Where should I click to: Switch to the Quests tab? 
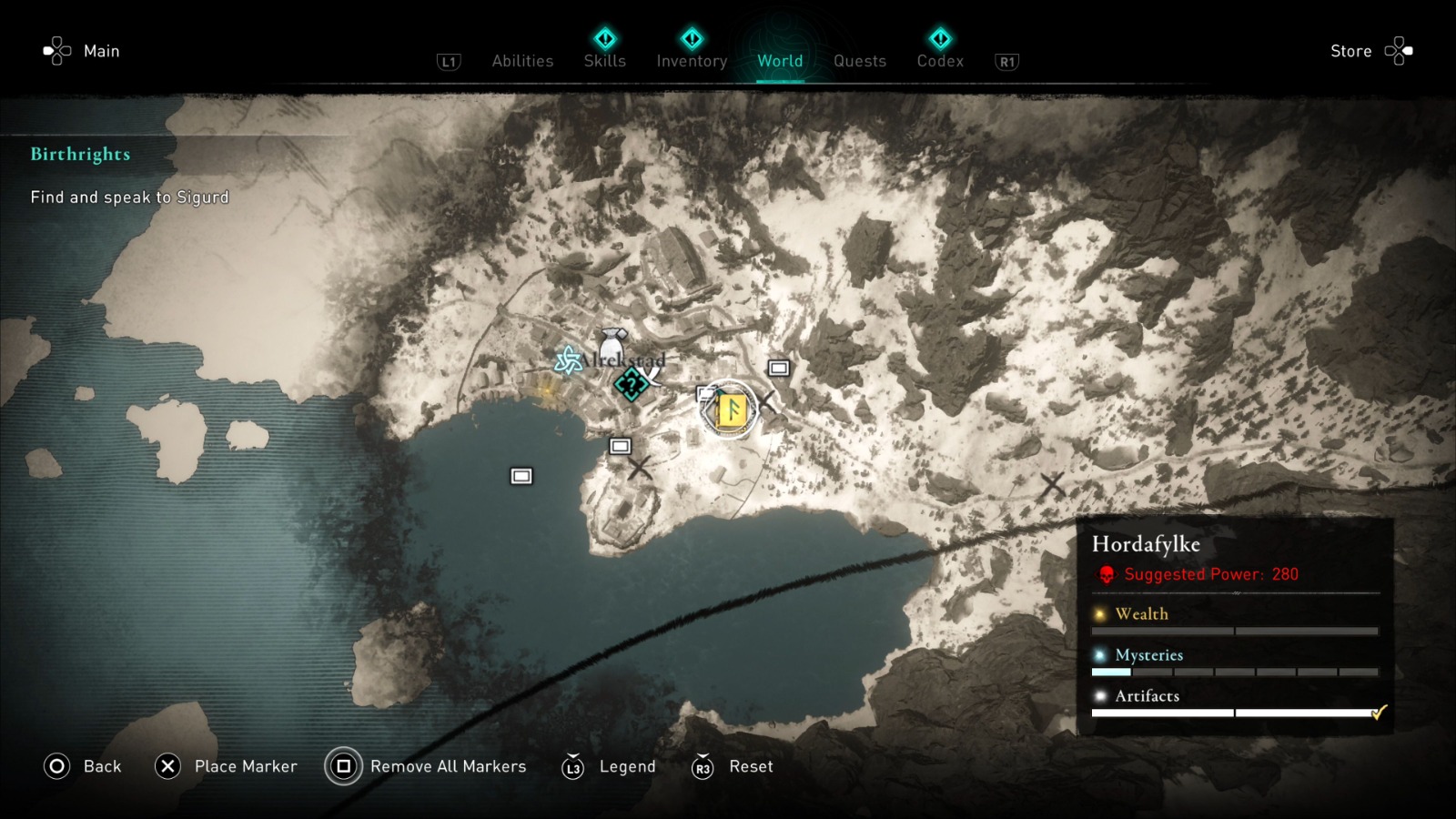coord(859,61)
